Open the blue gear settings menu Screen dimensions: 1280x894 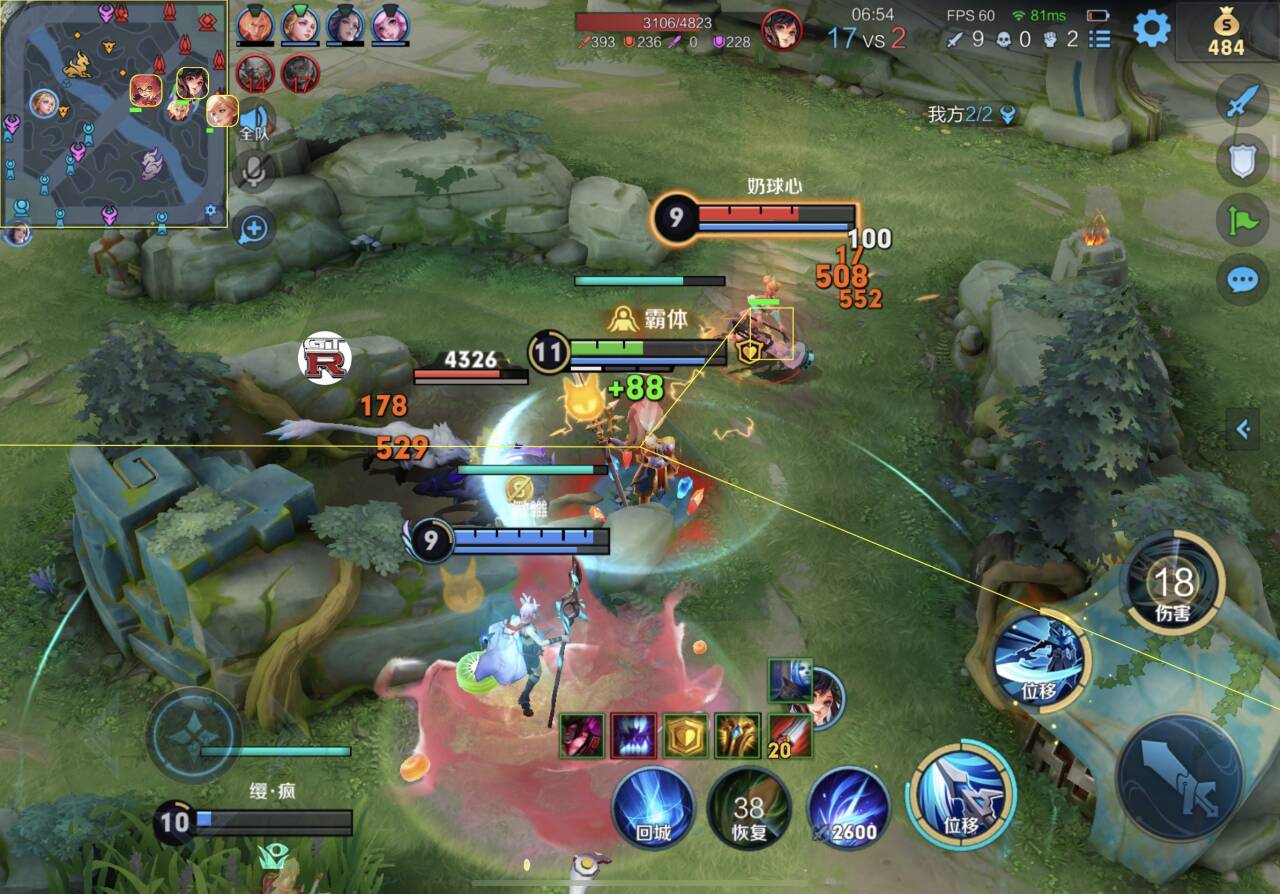(1152, 29)
